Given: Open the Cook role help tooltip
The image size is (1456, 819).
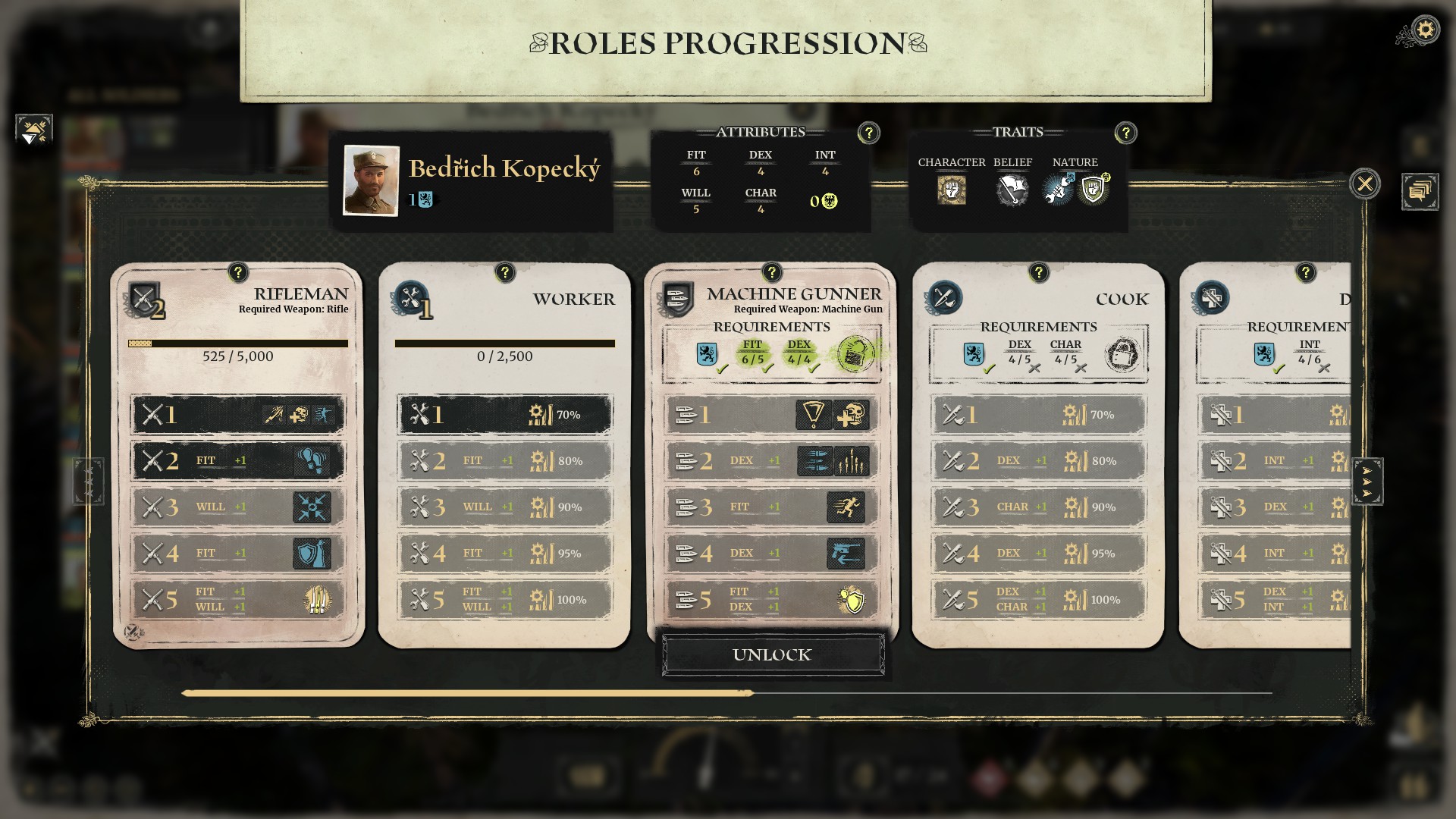Looking at the screenshot, I should [x=1038, y=272].
